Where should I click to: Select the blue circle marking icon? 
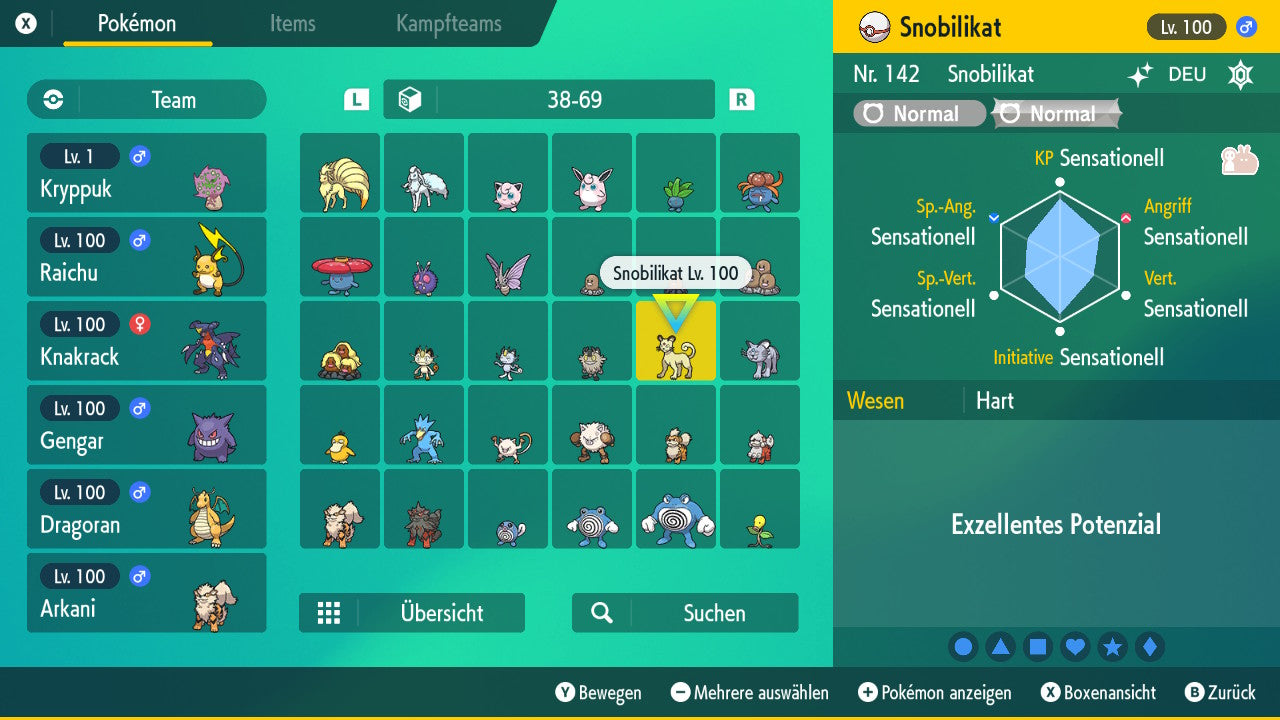pos(963,647)
